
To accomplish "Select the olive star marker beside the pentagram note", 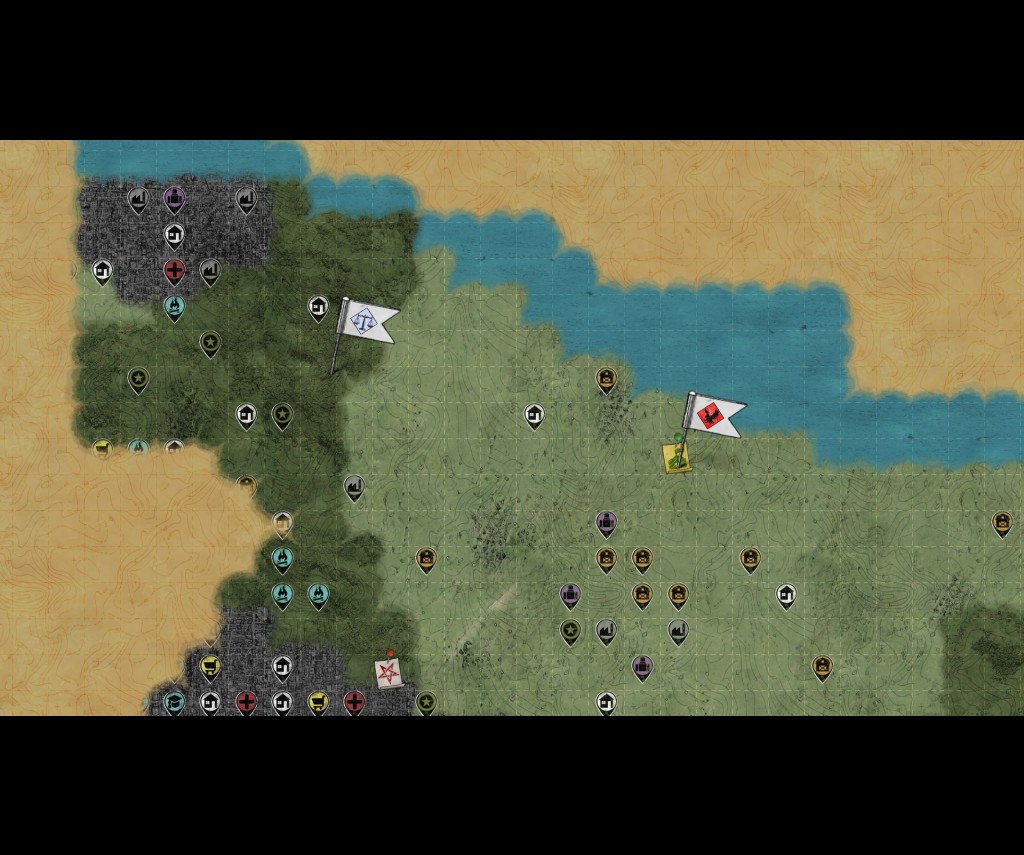I will pyautogui.click(x=426, y=702).
